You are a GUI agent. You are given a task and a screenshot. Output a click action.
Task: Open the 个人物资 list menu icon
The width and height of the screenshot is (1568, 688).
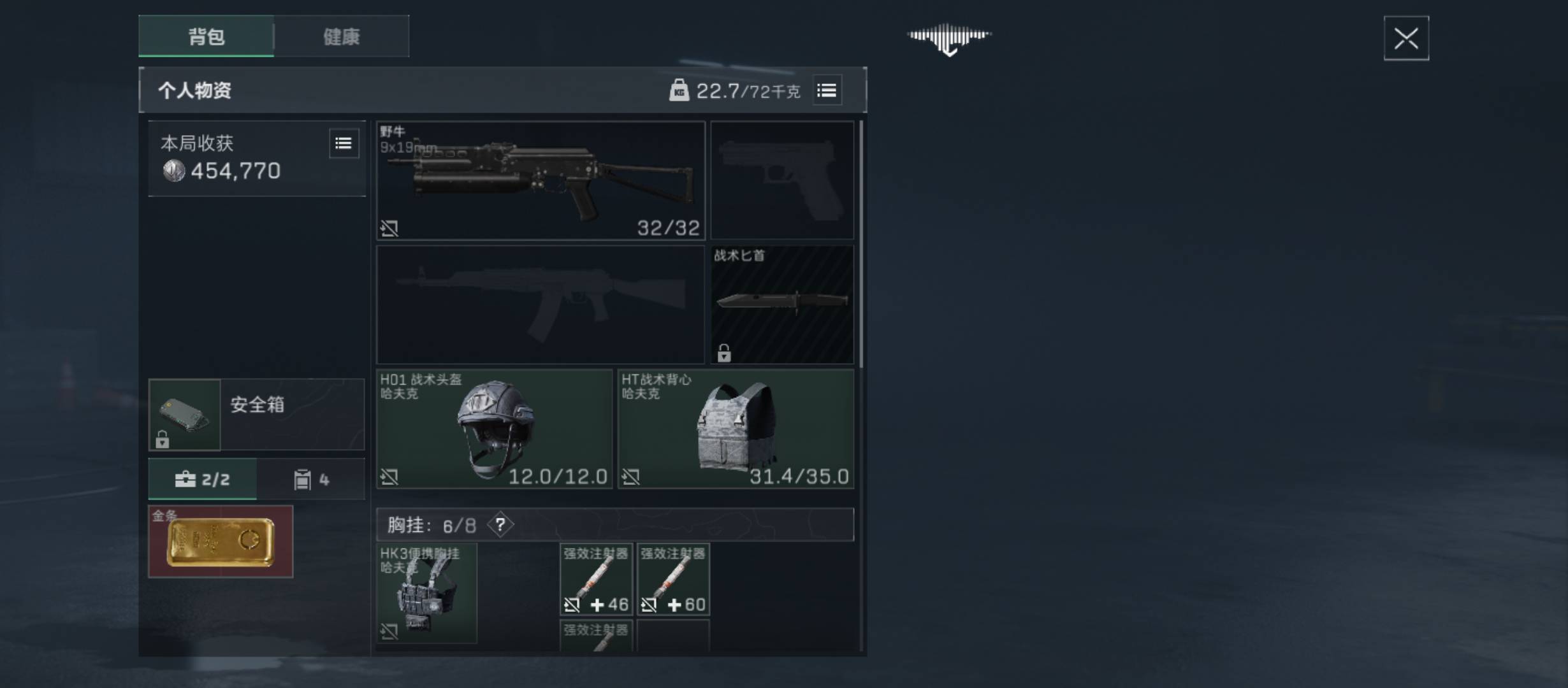tap(827, 90)
